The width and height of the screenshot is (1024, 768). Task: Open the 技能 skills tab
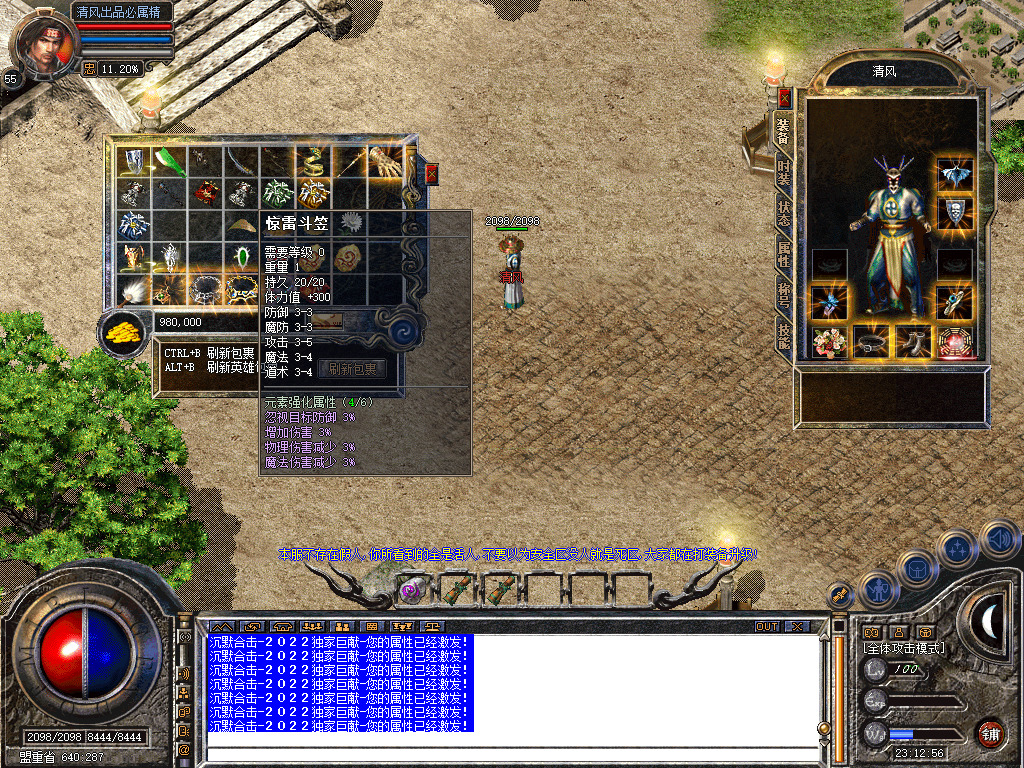click(785, 335)
